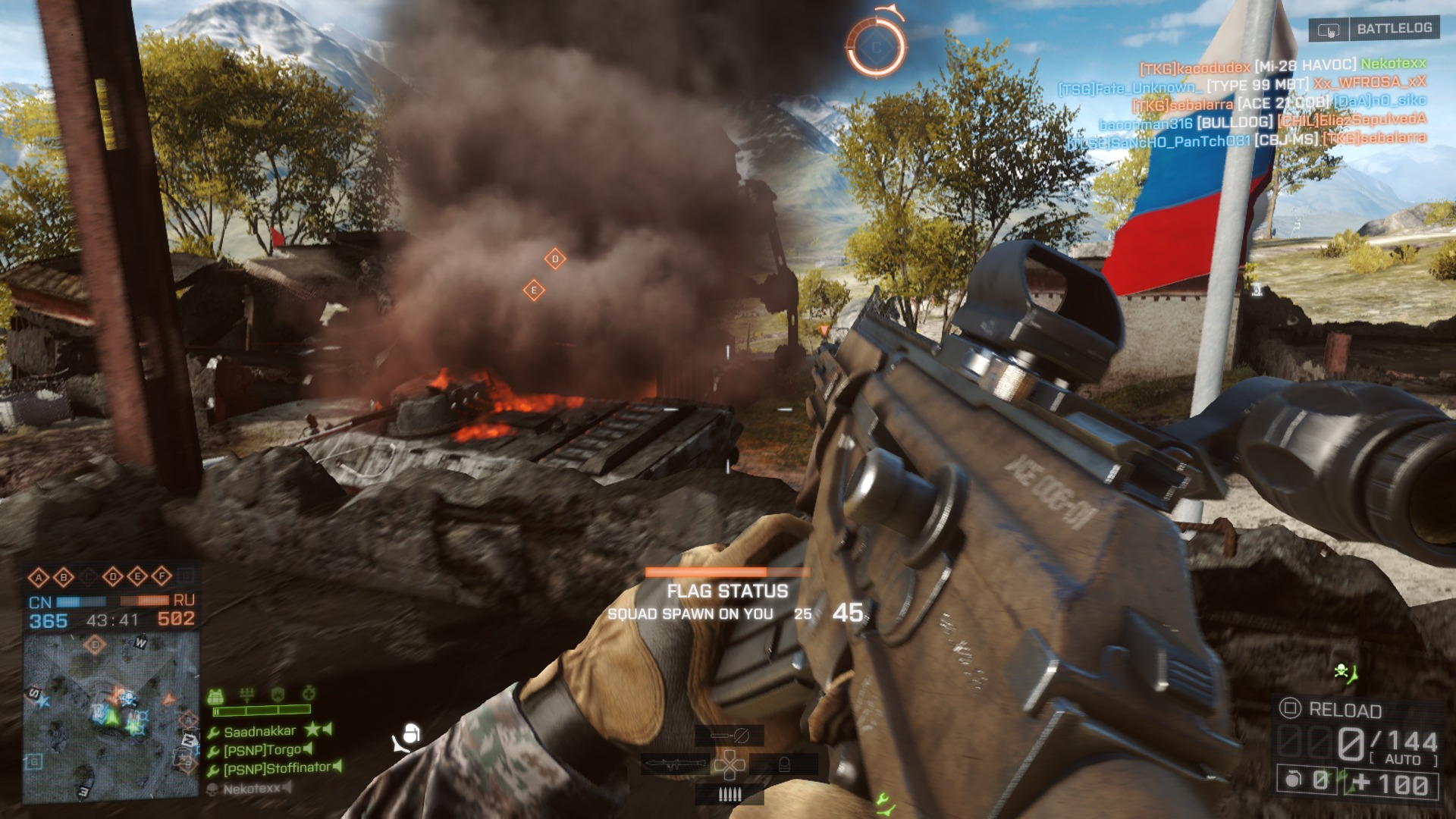The width and height of the screenshot is (1456, 819).
Task: Select the suppressor attachment slot
Action: pos(730,735)
